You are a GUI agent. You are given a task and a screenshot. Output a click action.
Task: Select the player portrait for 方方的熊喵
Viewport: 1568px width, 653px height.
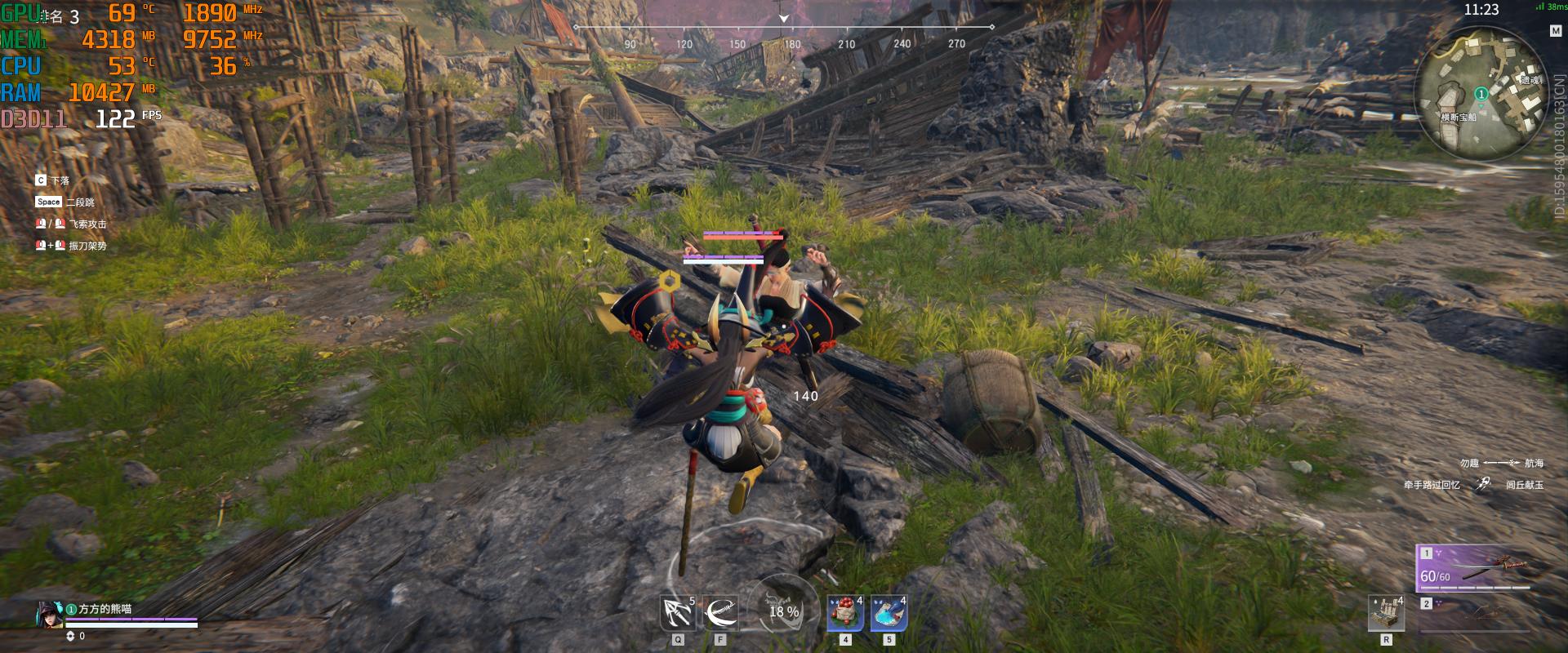tap(49, 615)
